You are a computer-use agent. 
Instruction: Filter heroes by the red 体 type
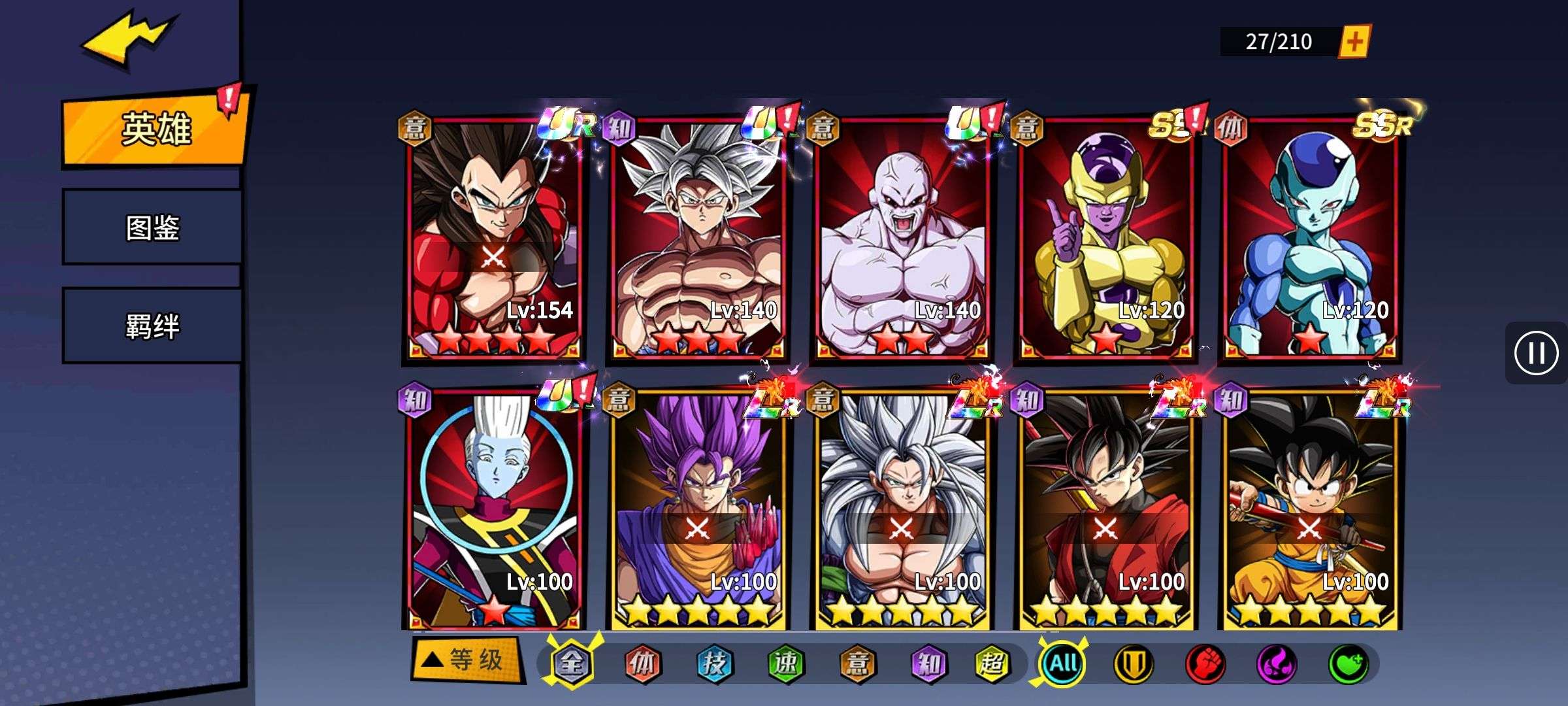tap(642, 664)
